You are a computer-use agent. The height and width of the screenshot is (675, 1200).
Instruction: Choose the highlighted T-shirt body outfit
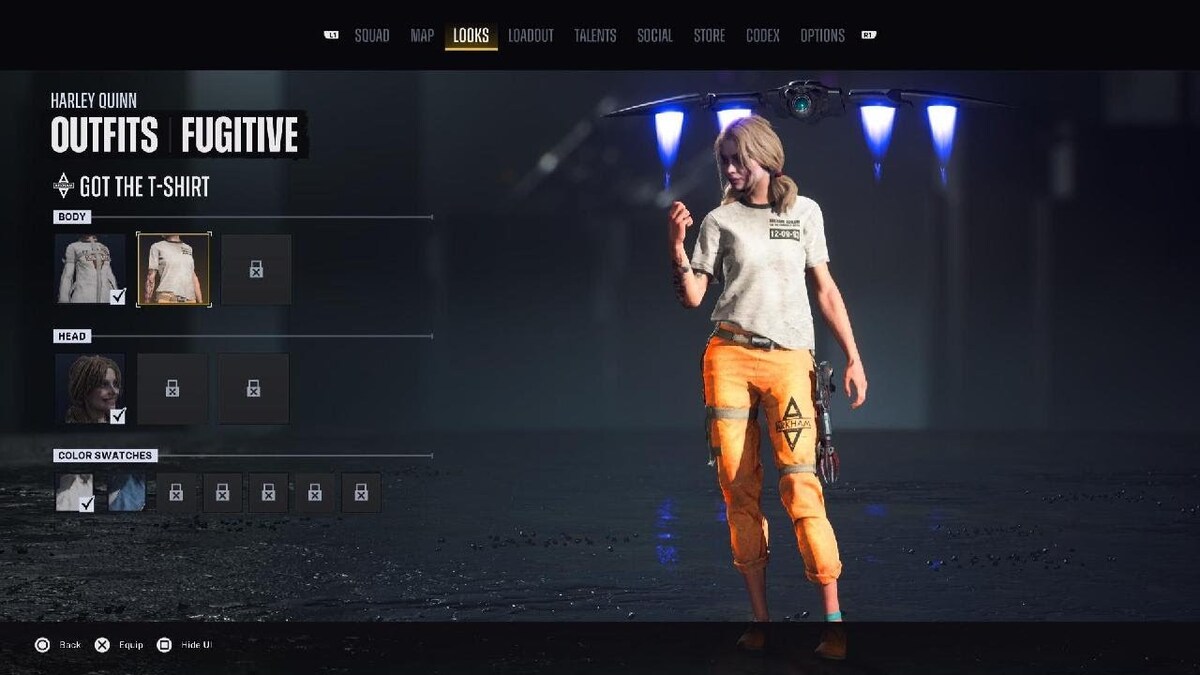pyautogui.click(x=174, y=269)
